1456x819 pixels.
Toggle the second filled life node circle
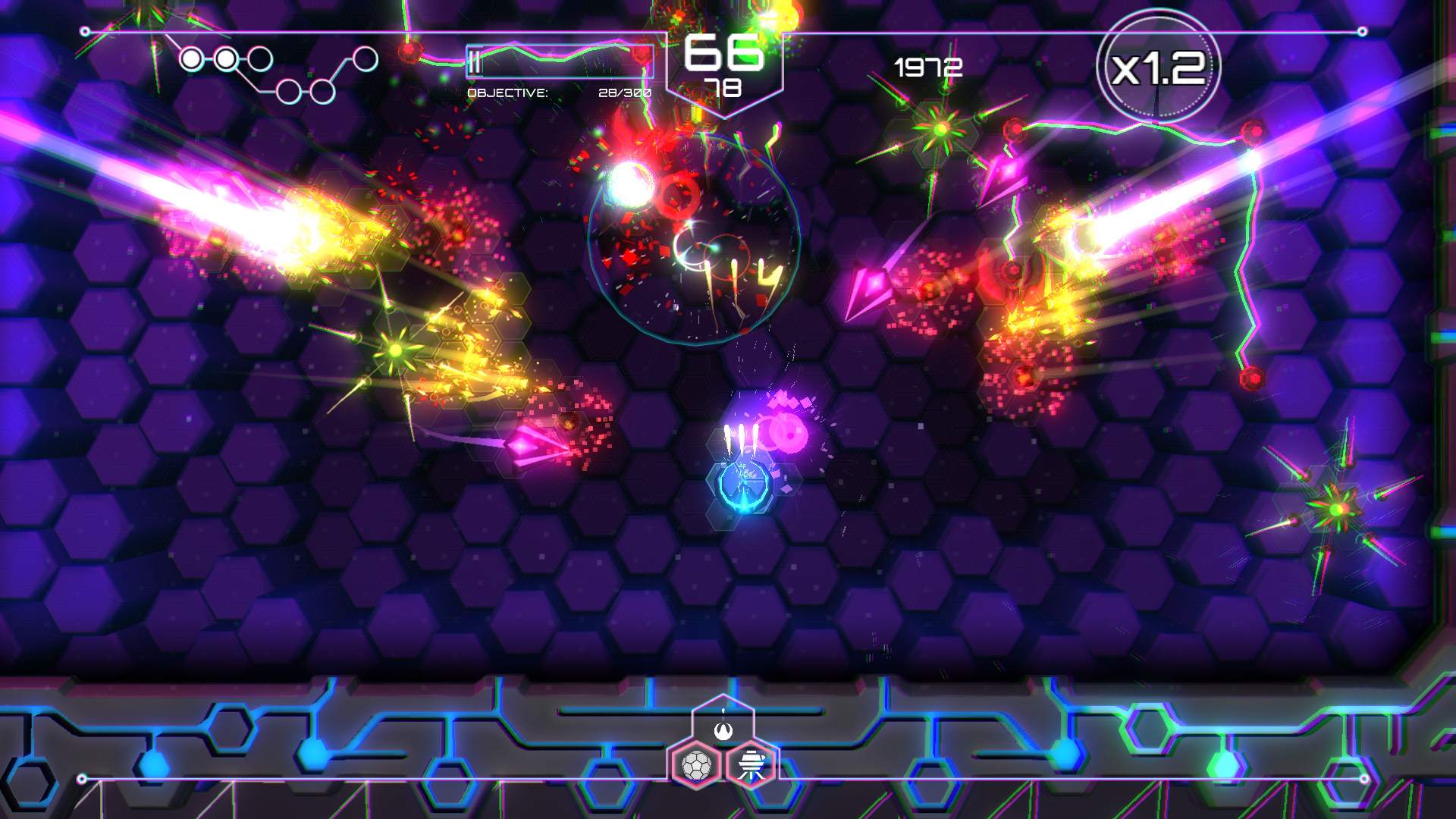click(225, 59)
